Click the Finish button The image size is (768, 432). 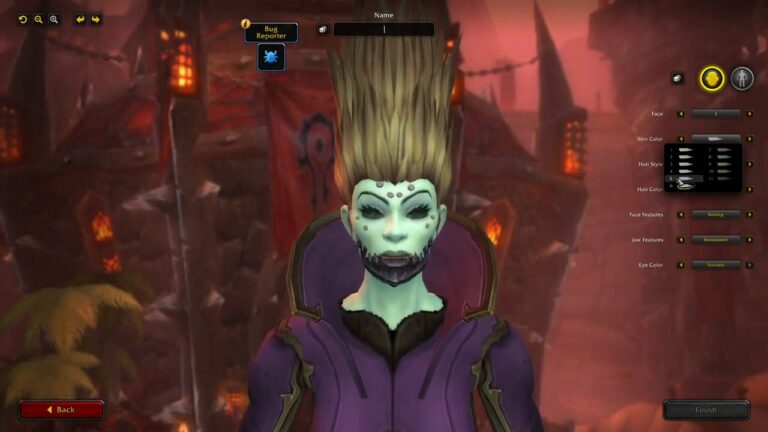tap(706, 409)
